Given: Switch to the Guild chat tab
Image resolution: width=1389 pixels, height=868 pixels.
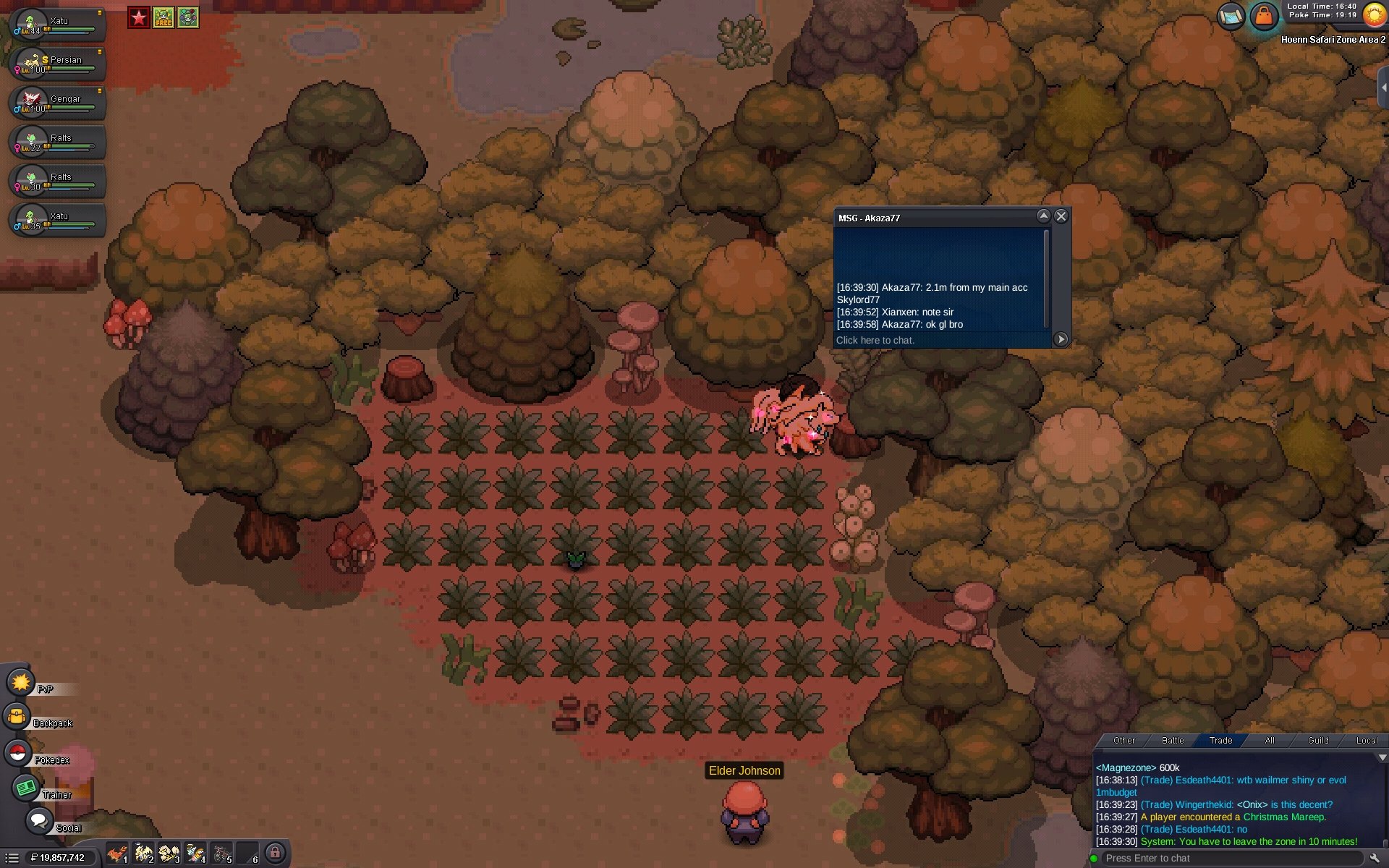Looking at the screenshot, I should pyautogui.click(x=1318, y=741).
